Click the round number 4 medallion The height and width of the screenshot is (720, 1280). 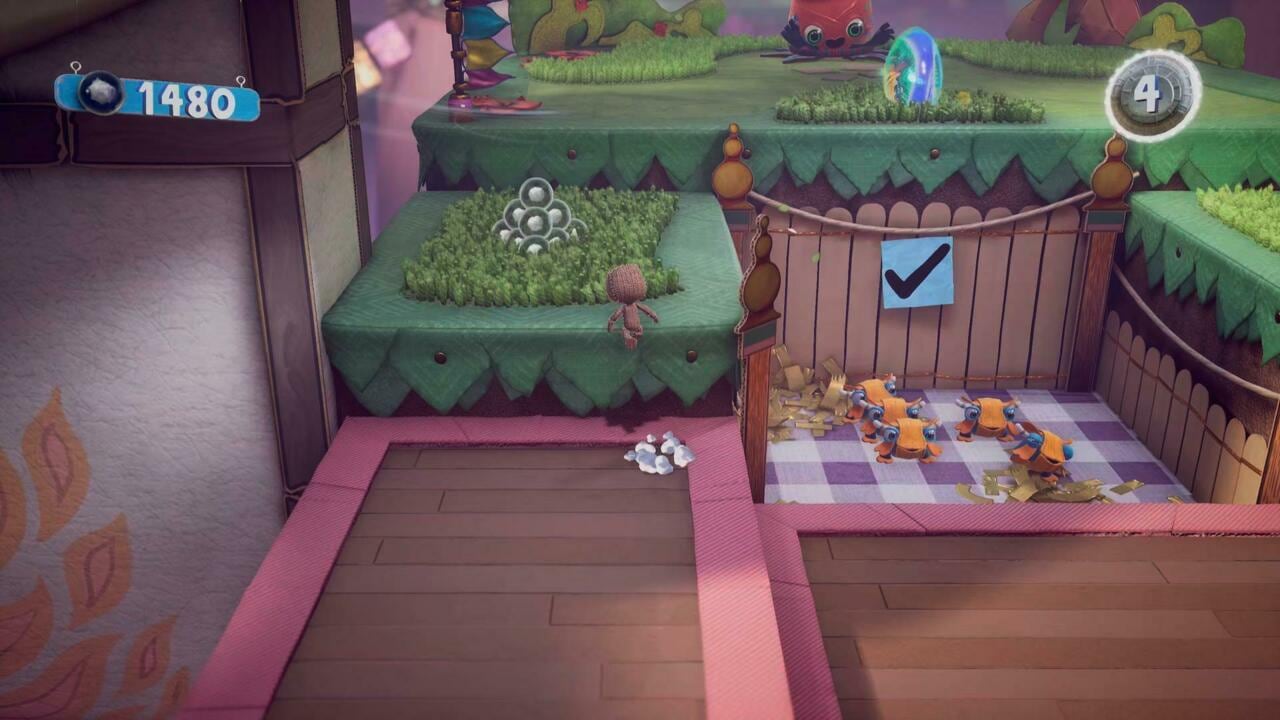[x=1148, y=94]
